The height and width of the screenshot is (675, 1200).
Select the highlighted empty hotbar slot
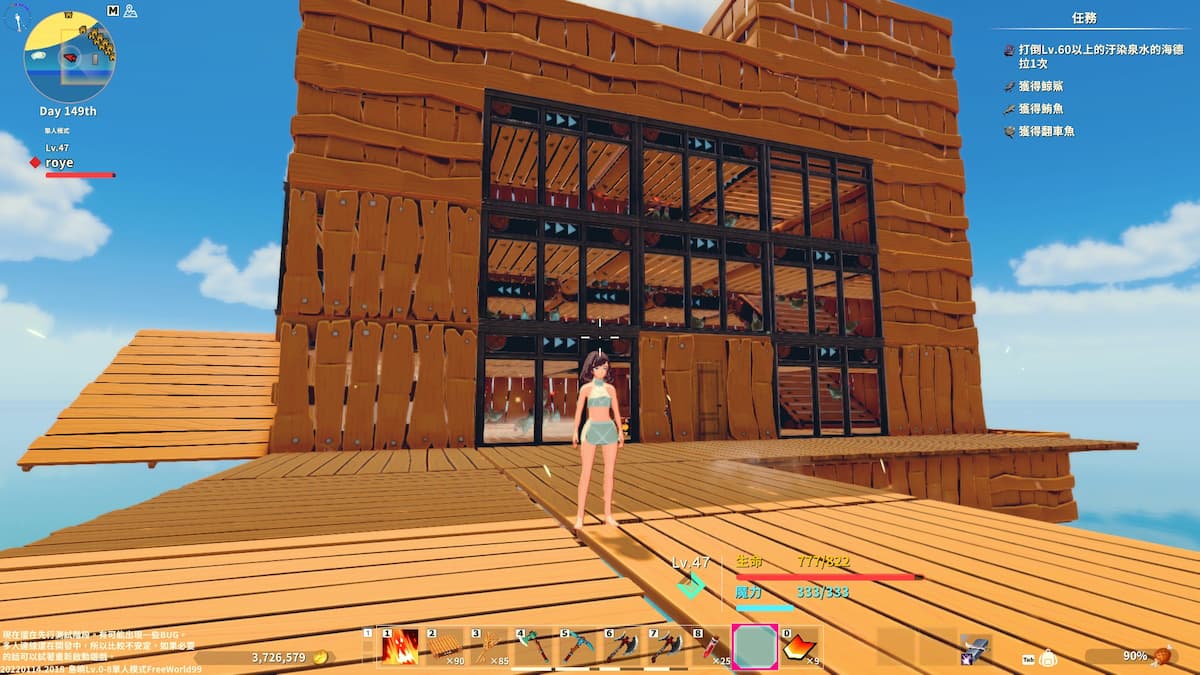755,647
